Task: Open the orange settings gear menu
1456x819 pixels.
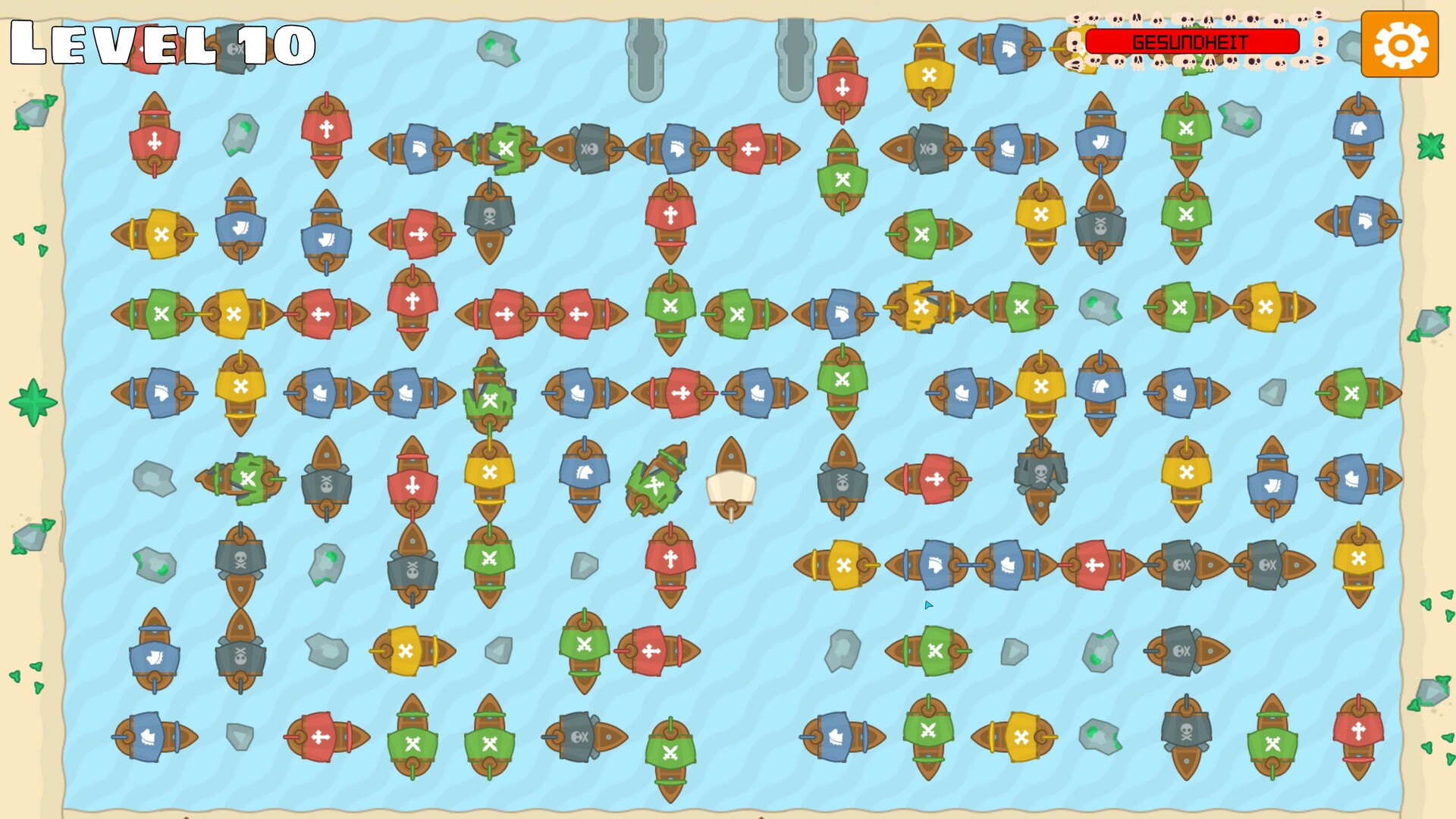Action: point(1398,45)
